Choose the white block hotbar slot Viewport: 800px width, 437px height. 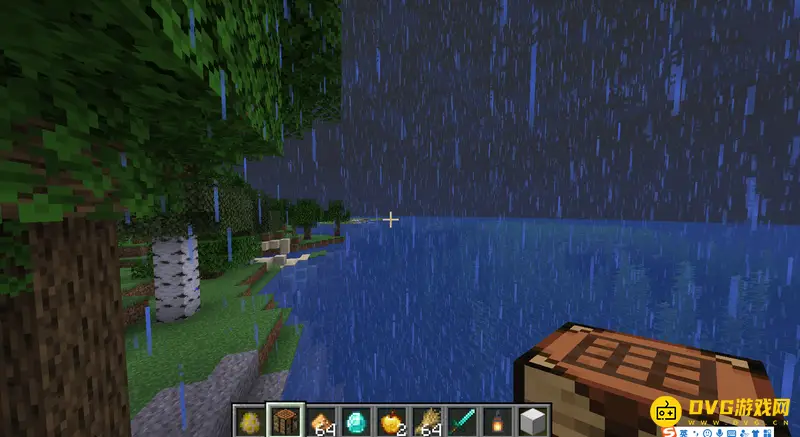pos(532,421)
